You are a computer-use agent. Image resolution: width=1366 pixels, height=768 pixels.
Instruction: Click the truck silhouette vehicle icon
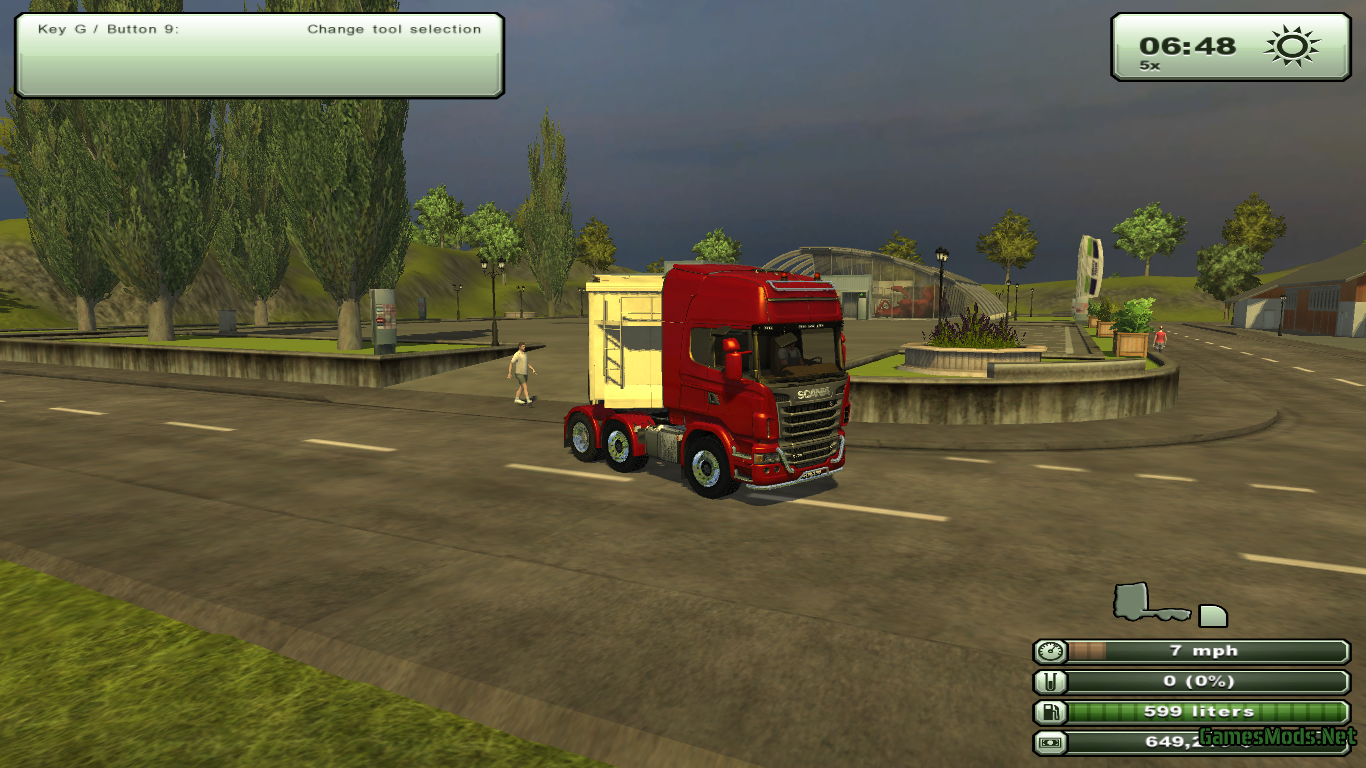click(x=1150, y=603)
